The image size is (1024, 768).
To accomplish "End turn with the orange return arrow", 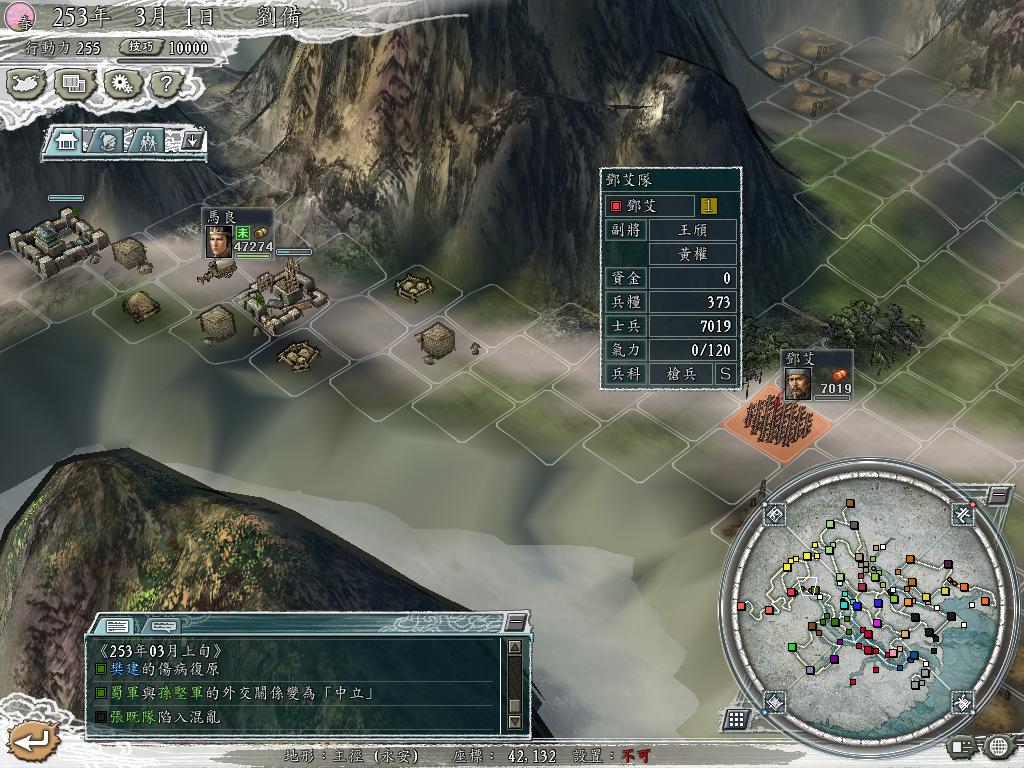I will tap(32, 742).
